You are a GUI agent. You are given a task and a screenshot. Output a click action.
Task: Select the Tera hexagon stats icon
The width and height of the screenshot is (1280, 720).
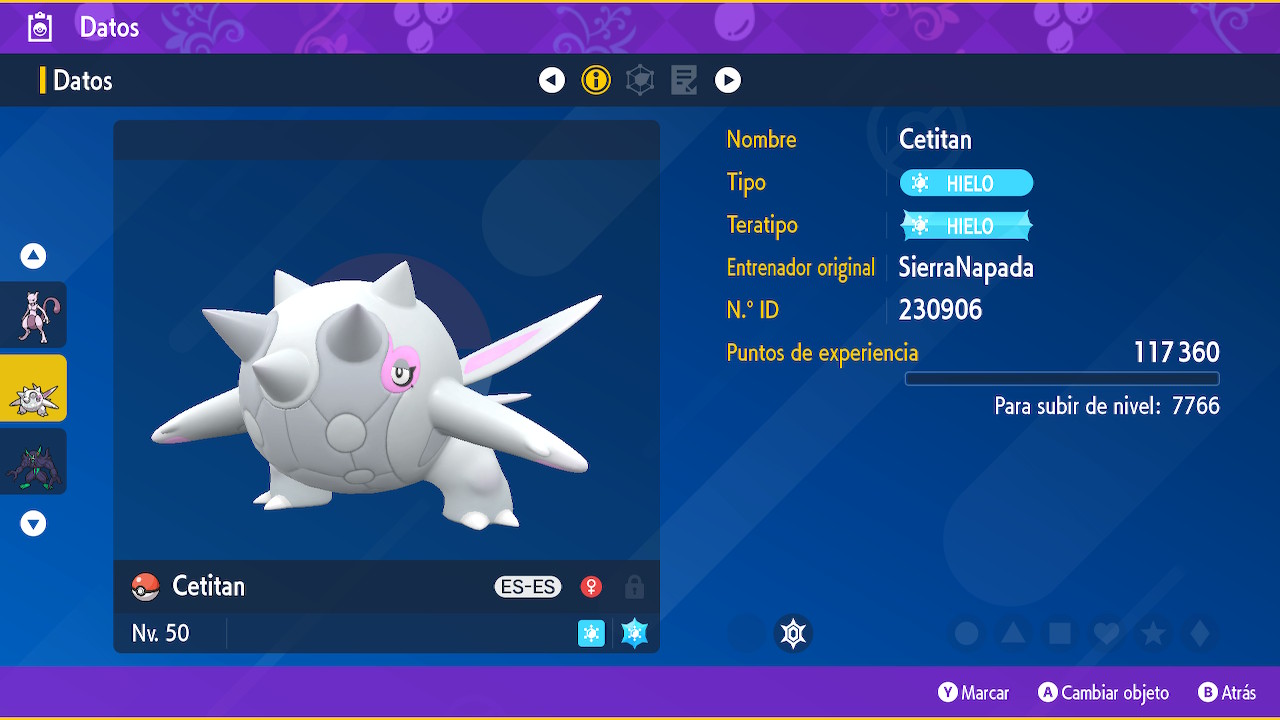(640, 80)
